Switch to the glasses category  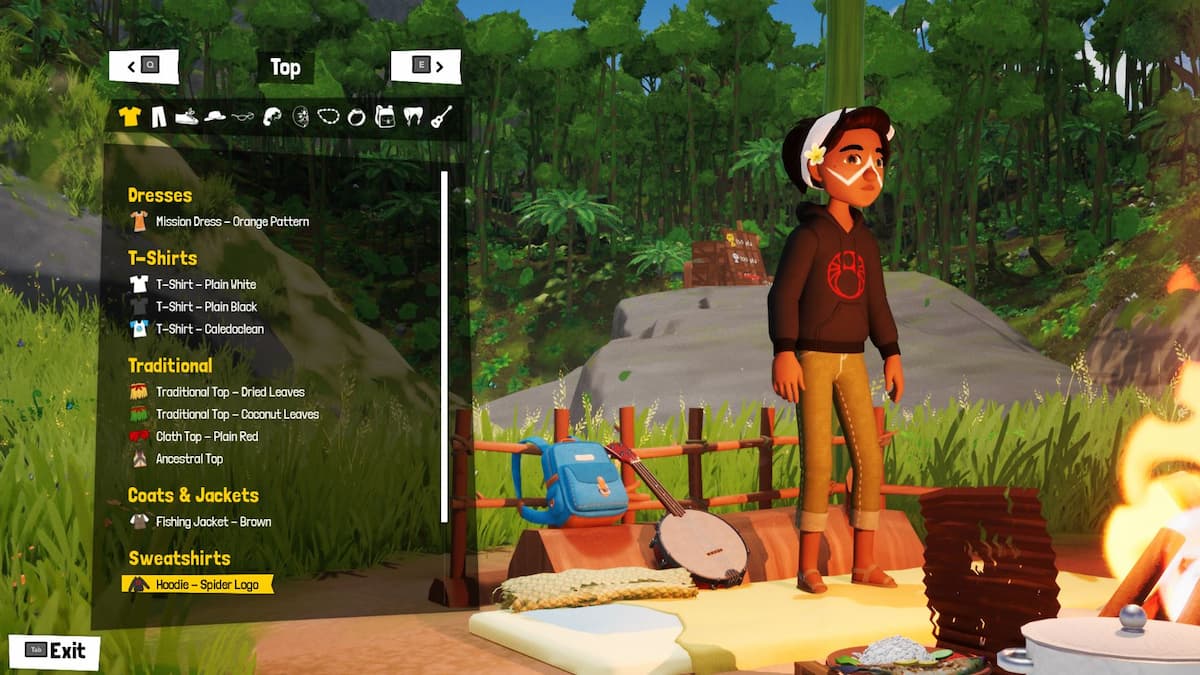point(243,117)
